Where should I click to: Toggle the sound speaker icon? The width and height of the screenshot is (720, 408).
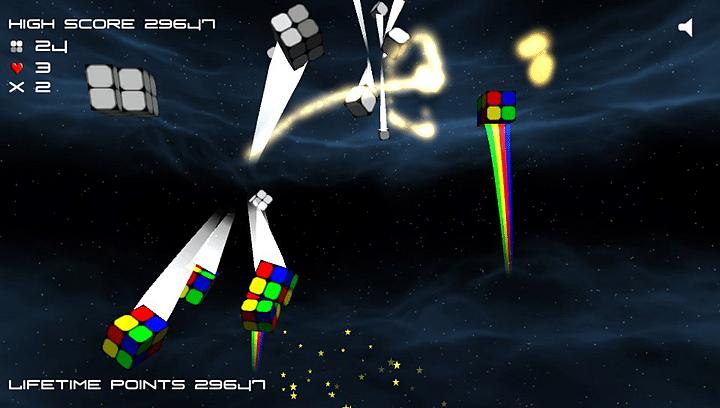point(686,28)
